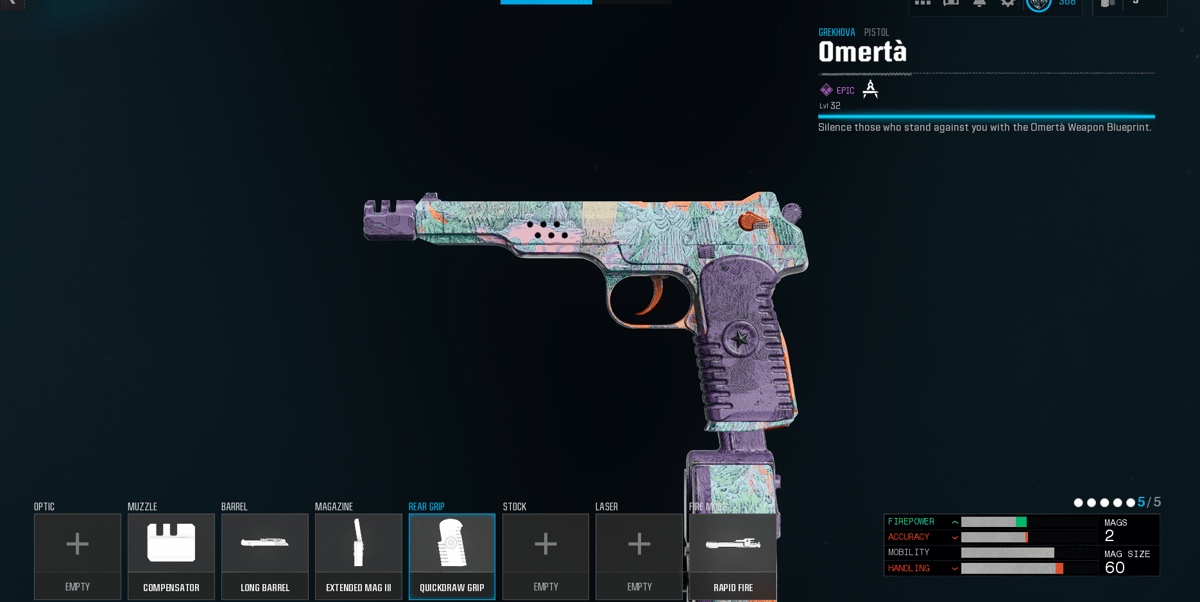This screenshot has width=1200, height=602.
Task: Select the empty Laser attachment slot
Action: [x=639, y=556]
